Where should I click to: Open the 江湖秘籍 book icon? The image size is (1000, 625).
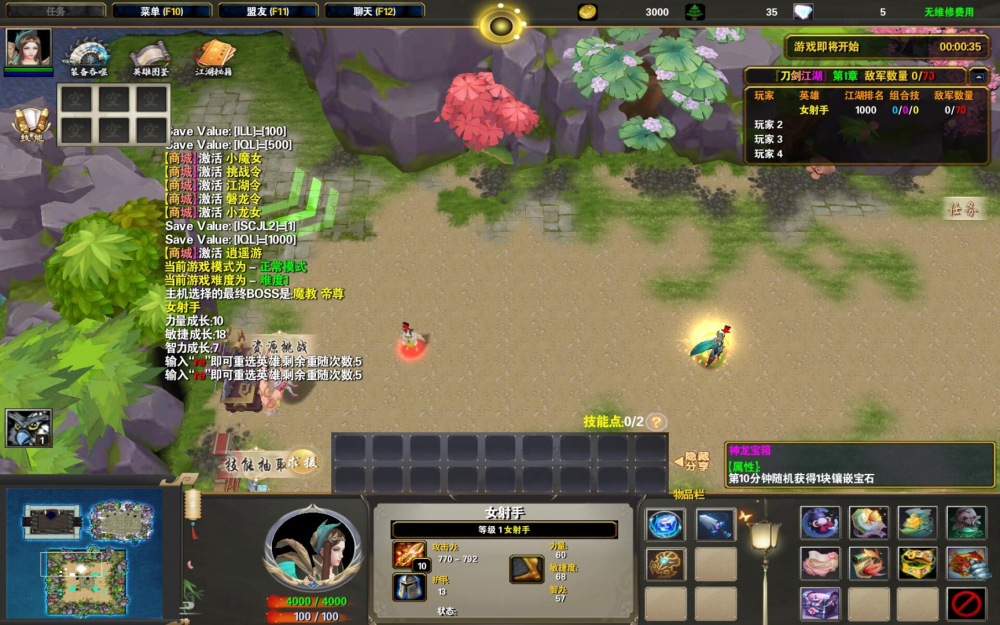point(213,55)
